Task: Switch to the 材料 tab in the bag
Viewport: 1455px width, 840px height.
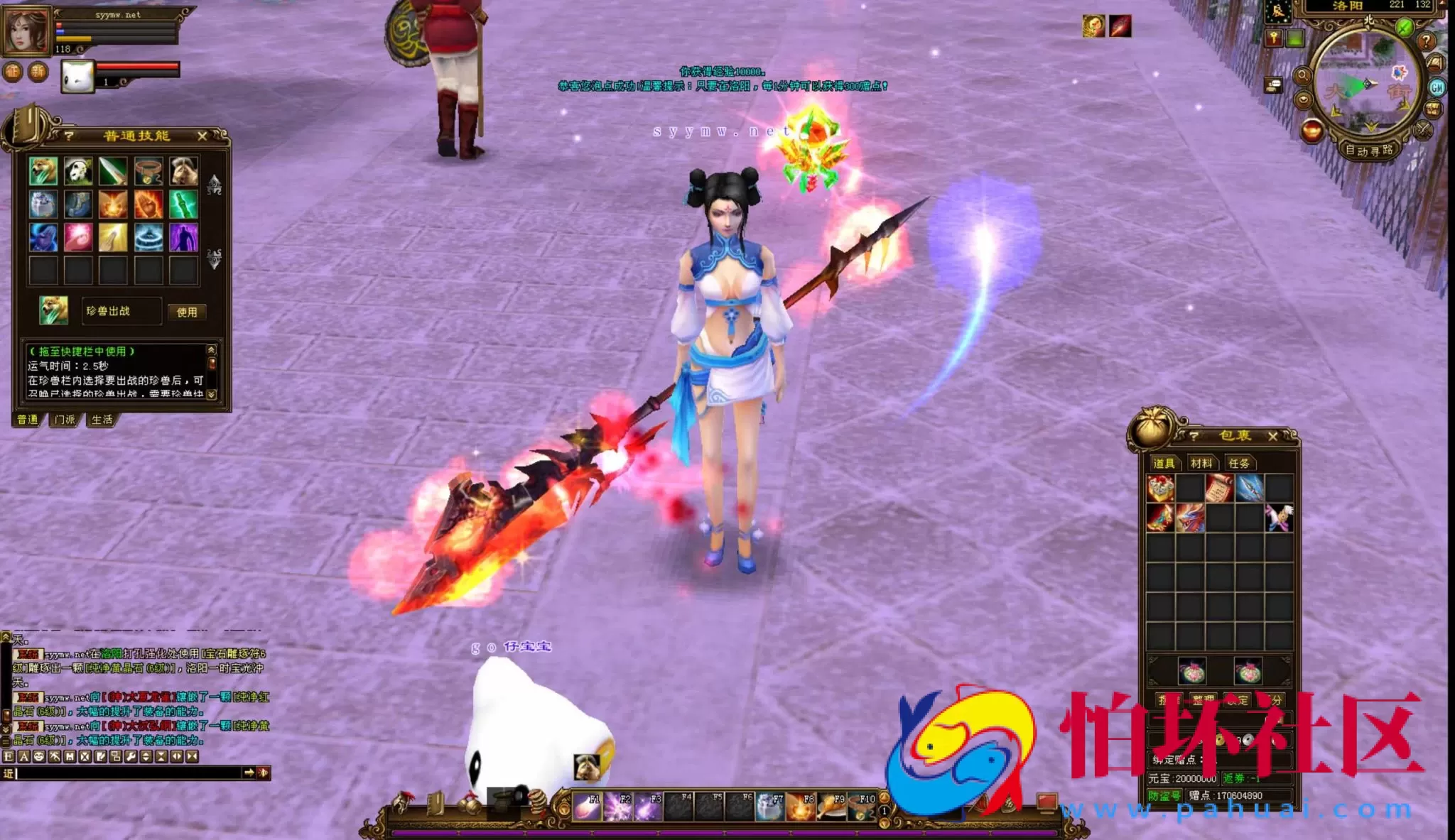Action: pyautogui.click(x=1204, y=463)
